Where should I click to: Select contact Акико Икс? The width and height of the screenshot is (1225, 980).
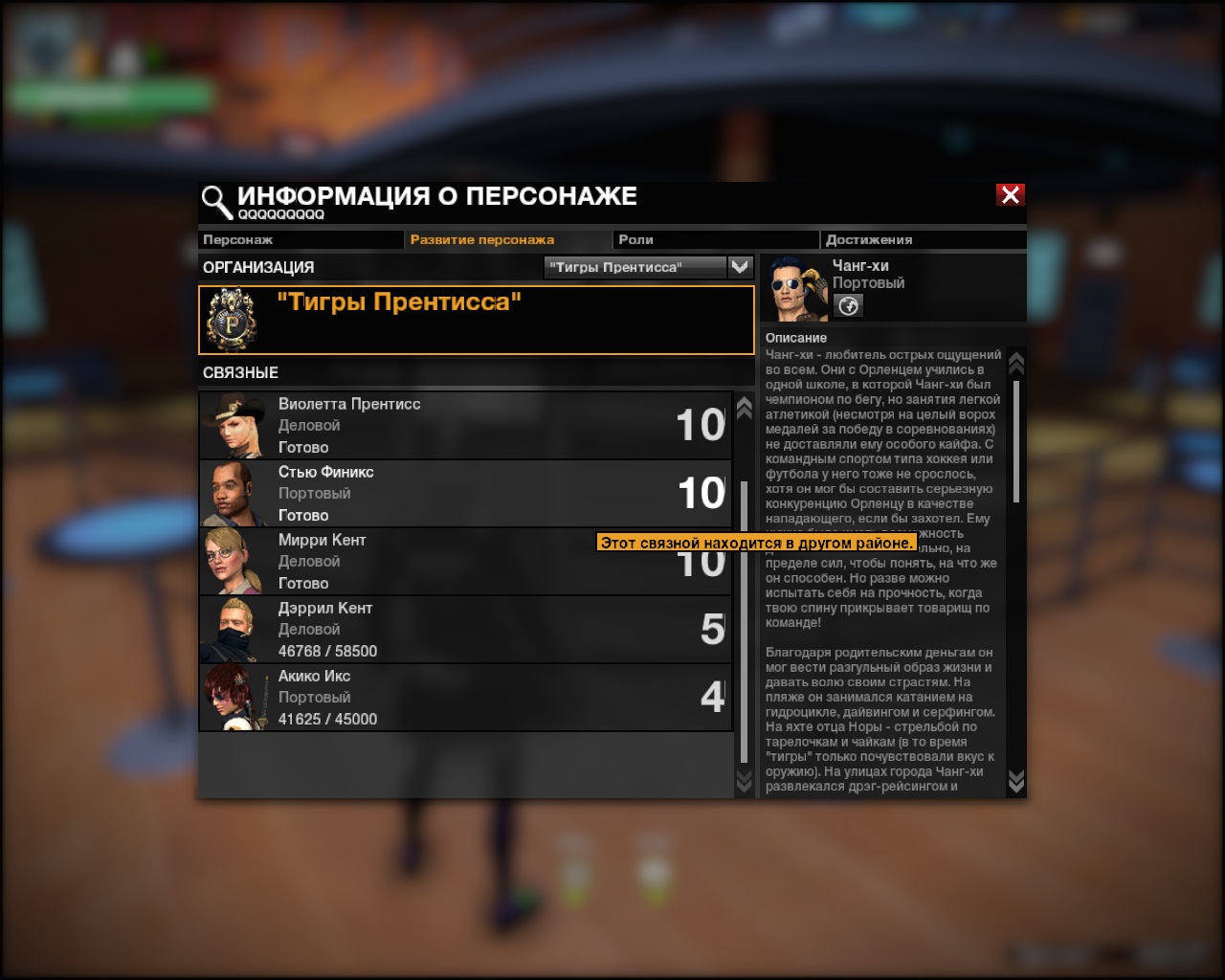pos(465,698)
